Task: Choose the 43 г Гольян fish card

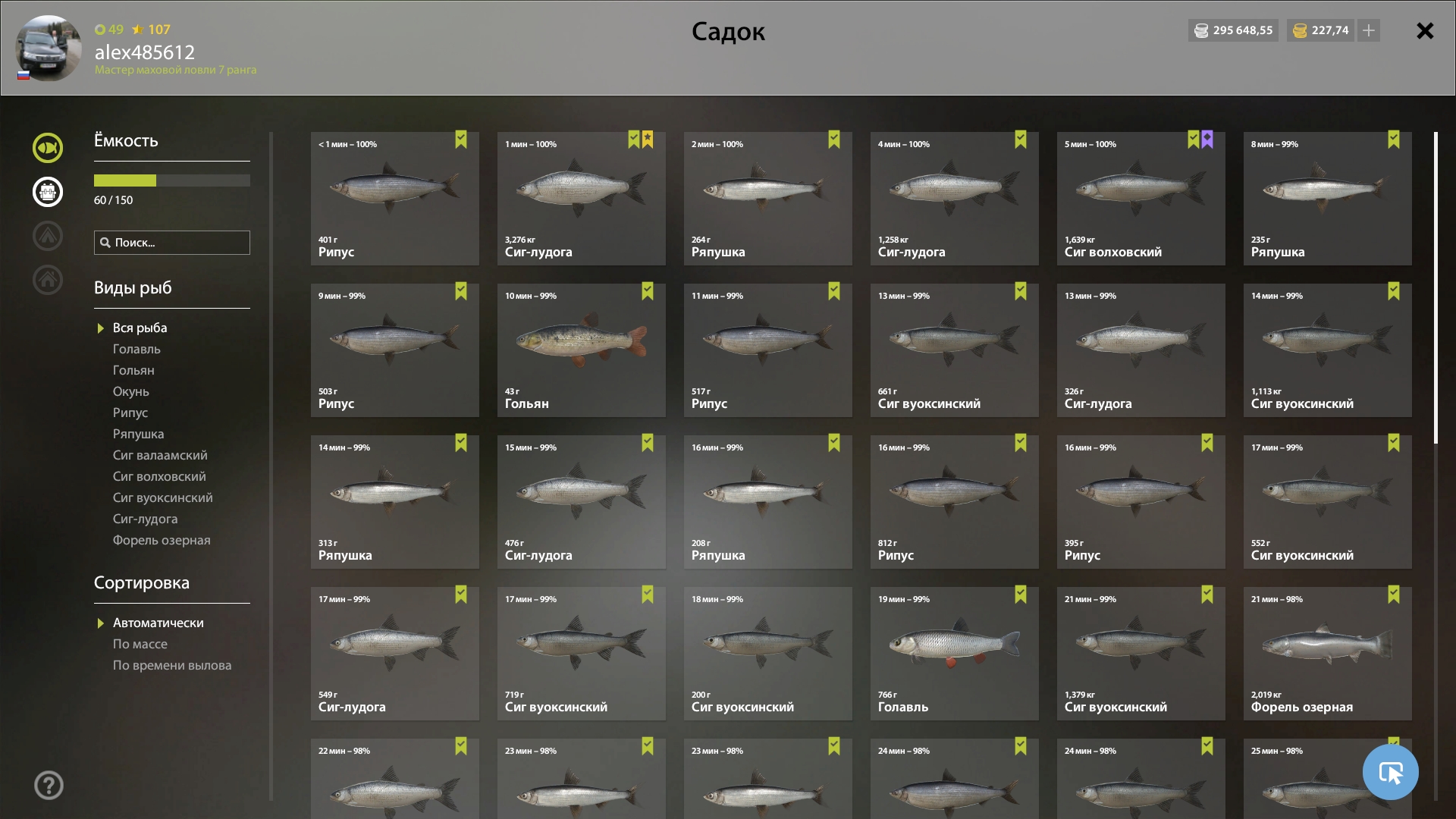Action: tap(581, 350)
